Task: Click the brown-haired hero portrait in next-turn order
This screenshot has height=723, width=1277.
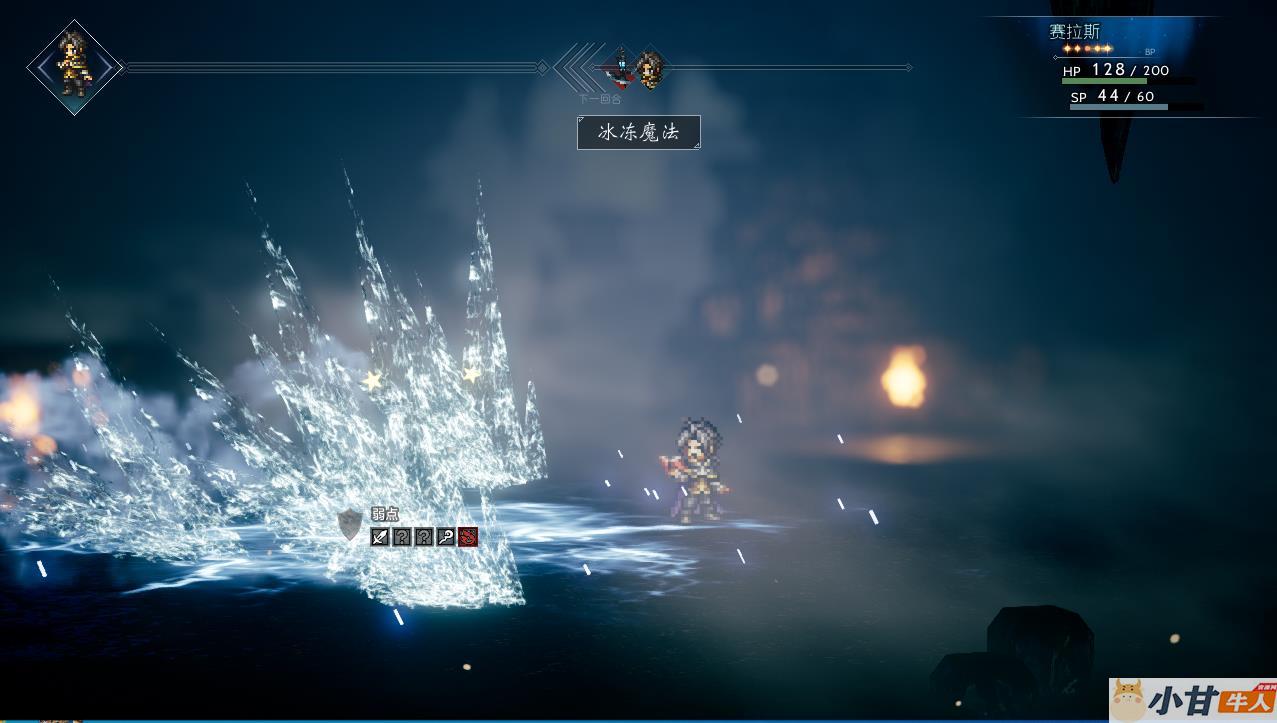Action: 650,69
